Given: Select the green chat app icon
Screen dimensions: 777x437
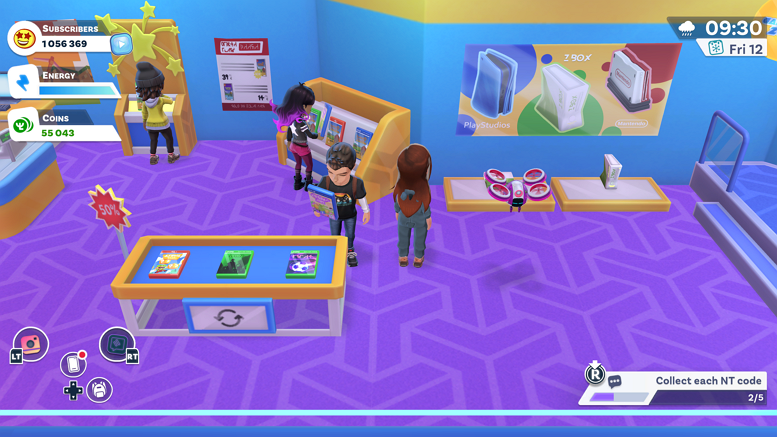Looking at the screenshot, I should tap(117, 344).
